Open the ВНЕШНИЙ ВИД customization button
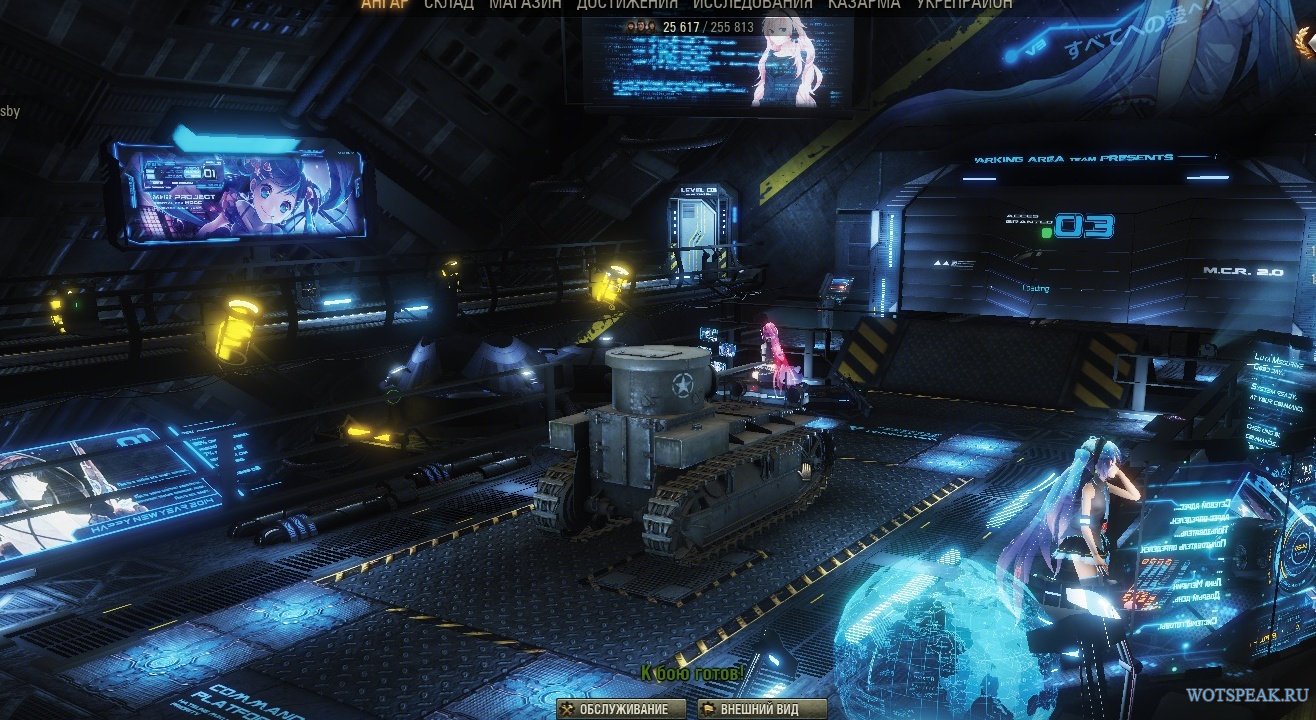Viewport: 1316px width, 720px height. [x=763, y=709]
